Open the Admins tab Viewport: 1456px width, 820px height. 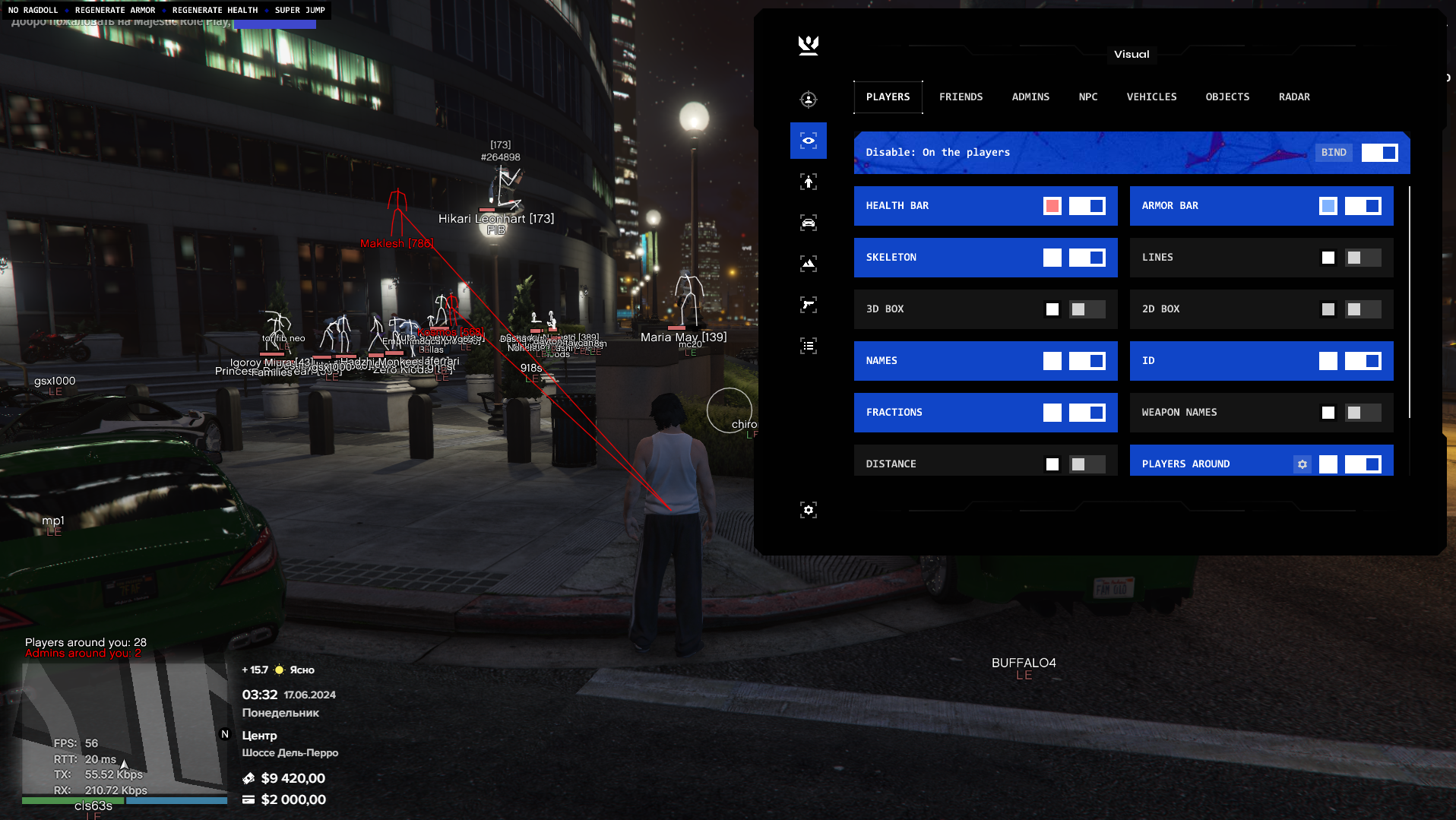pyautogui.click(x=1030, y=97)
